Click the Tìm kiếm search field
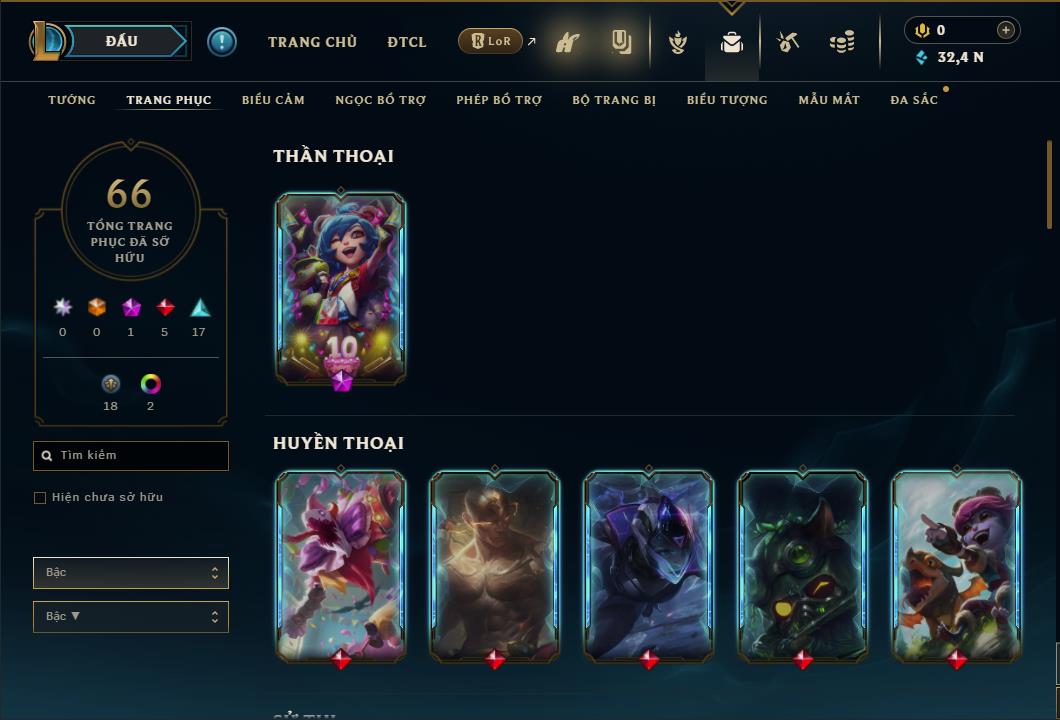This screenshot has width=1060, height=720. 131,456
